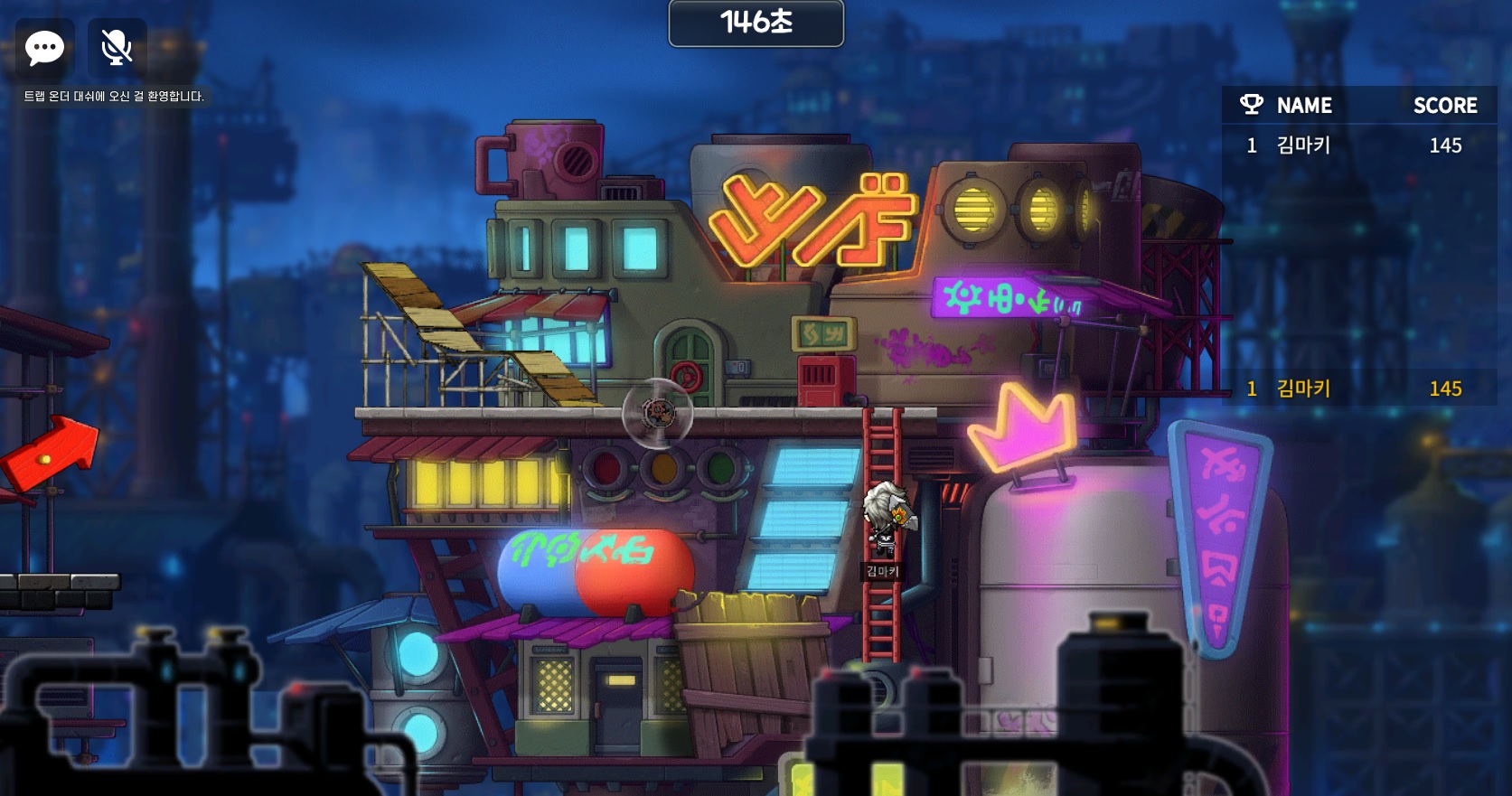The height and width of the screenshot is (796, 1512).
Task: Select the top 김마키 leaderboard row
Action: (1358, 145)
